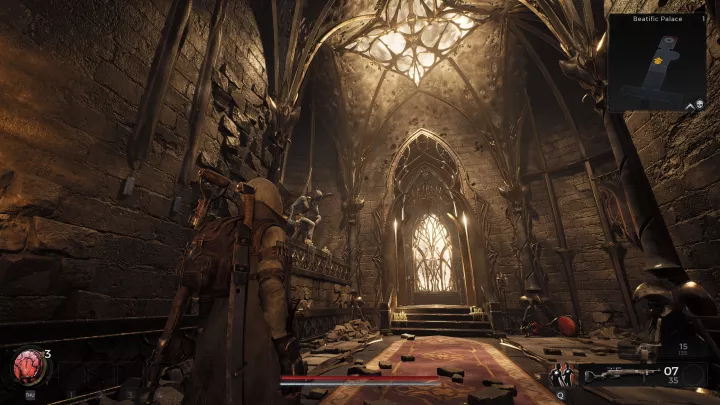This screenshot has height=405, width=720.
Task: Activate the twin-figure archetype skill icon
Action: [561, 375]
